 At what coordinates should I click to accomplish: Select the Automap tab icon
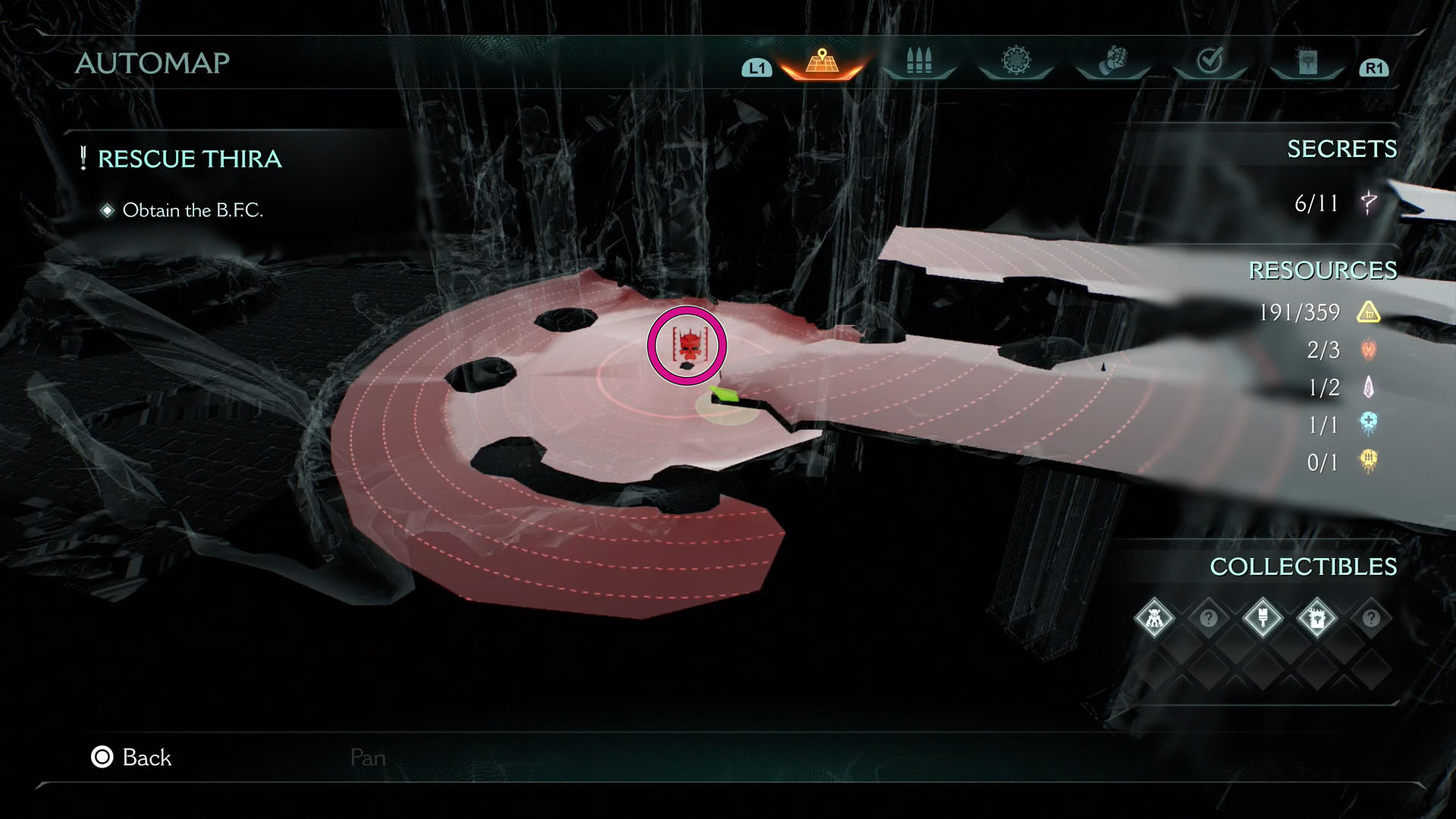823,63
